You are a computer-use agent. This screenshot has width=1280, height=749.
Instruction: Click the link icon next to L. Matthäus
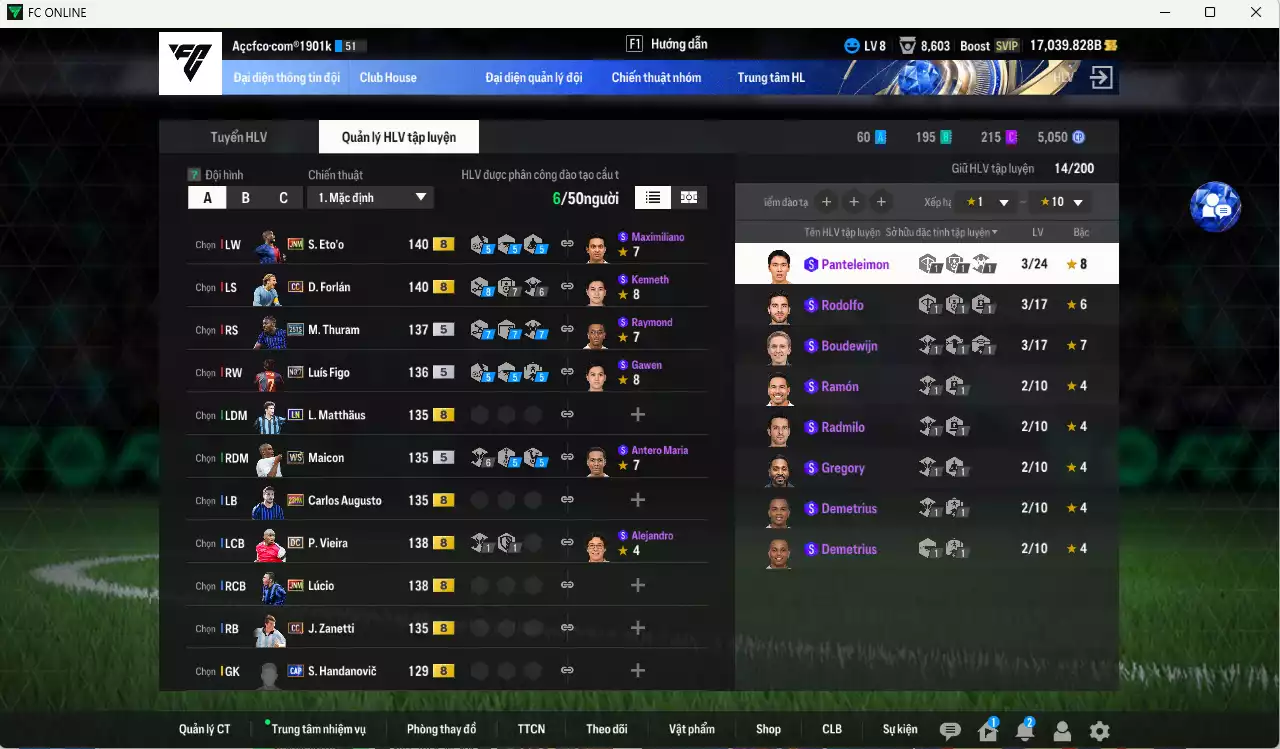(x=566, y=413)
